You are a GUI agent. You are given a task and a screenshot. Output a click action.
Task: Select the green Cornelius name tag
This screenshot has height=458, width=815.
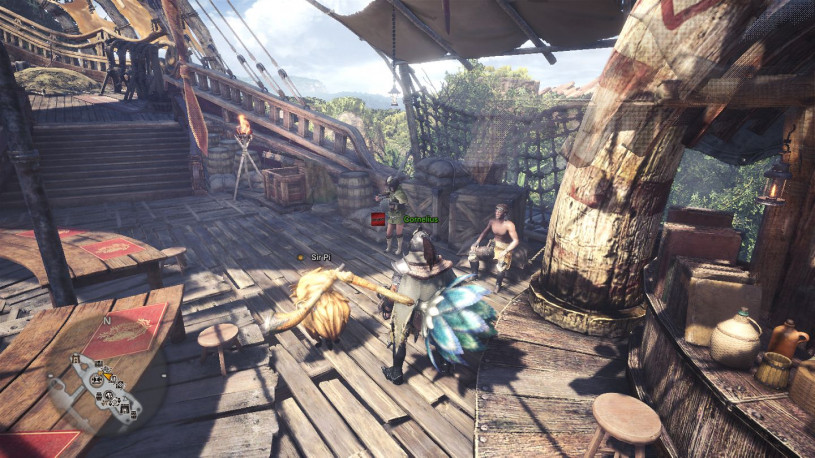[420, 218]
